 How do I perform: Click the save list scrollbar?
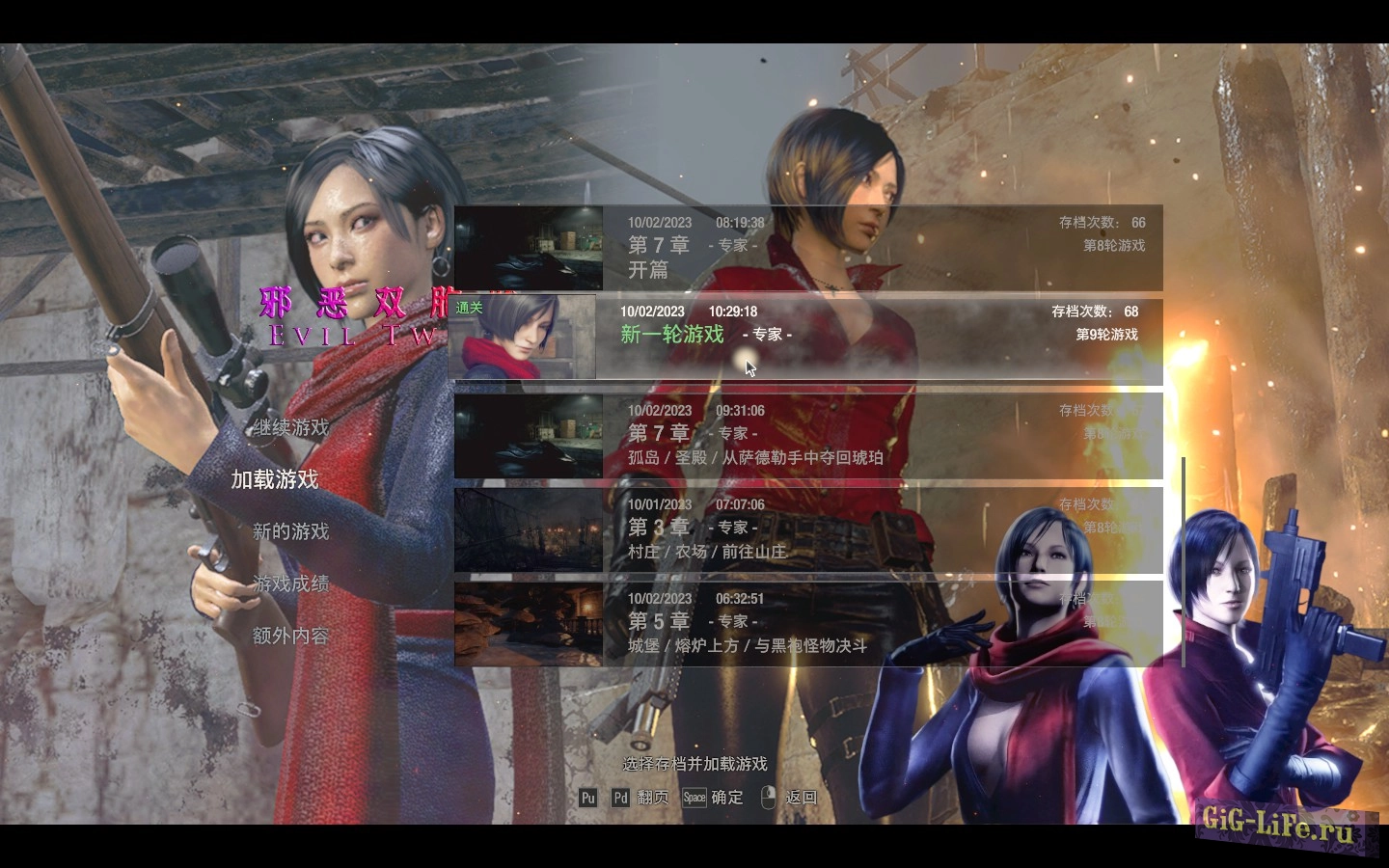pos(1184,561)
